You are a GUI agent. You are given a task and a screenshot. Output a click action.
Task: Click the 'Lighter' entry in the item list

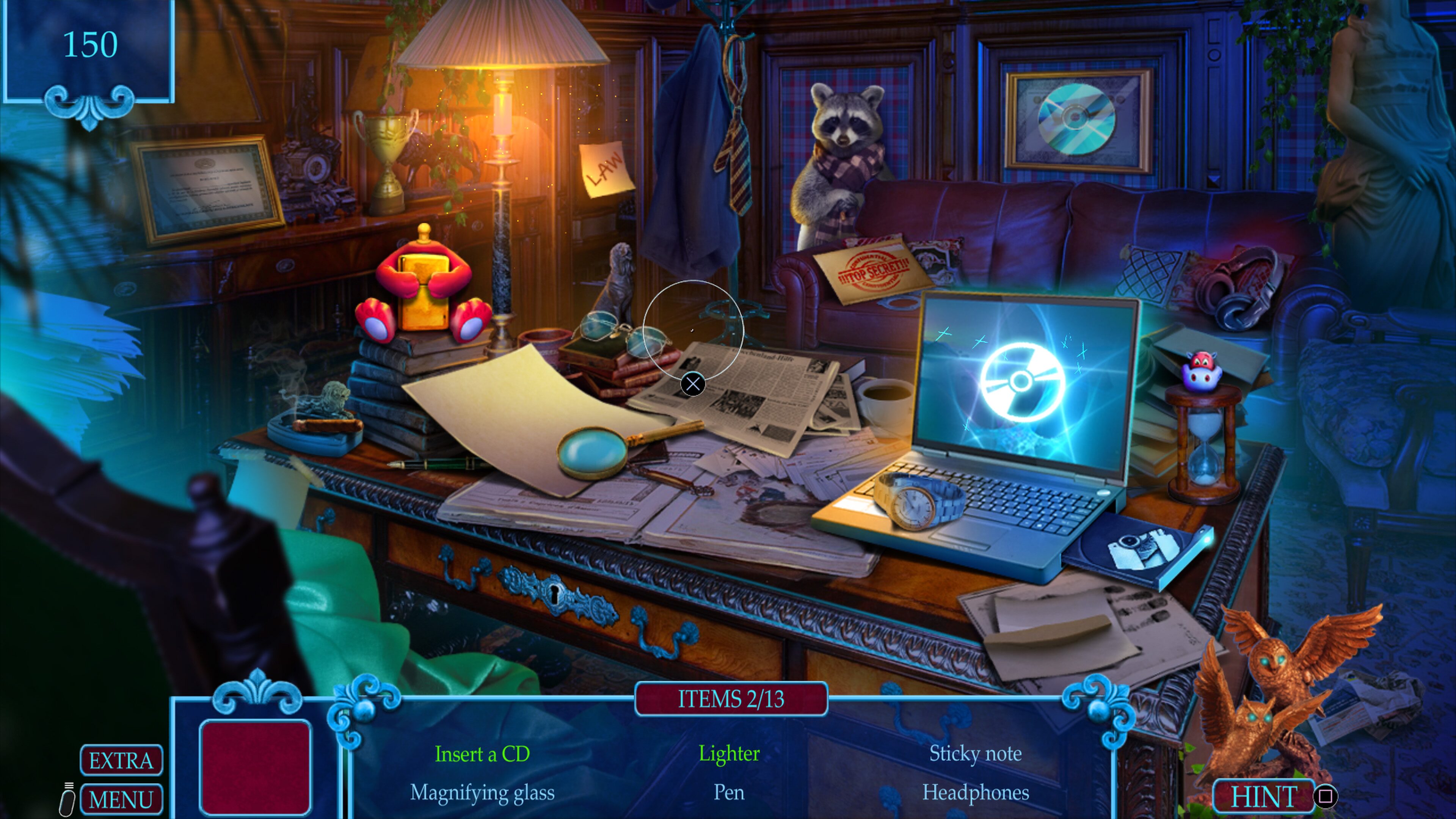[729, 754]
